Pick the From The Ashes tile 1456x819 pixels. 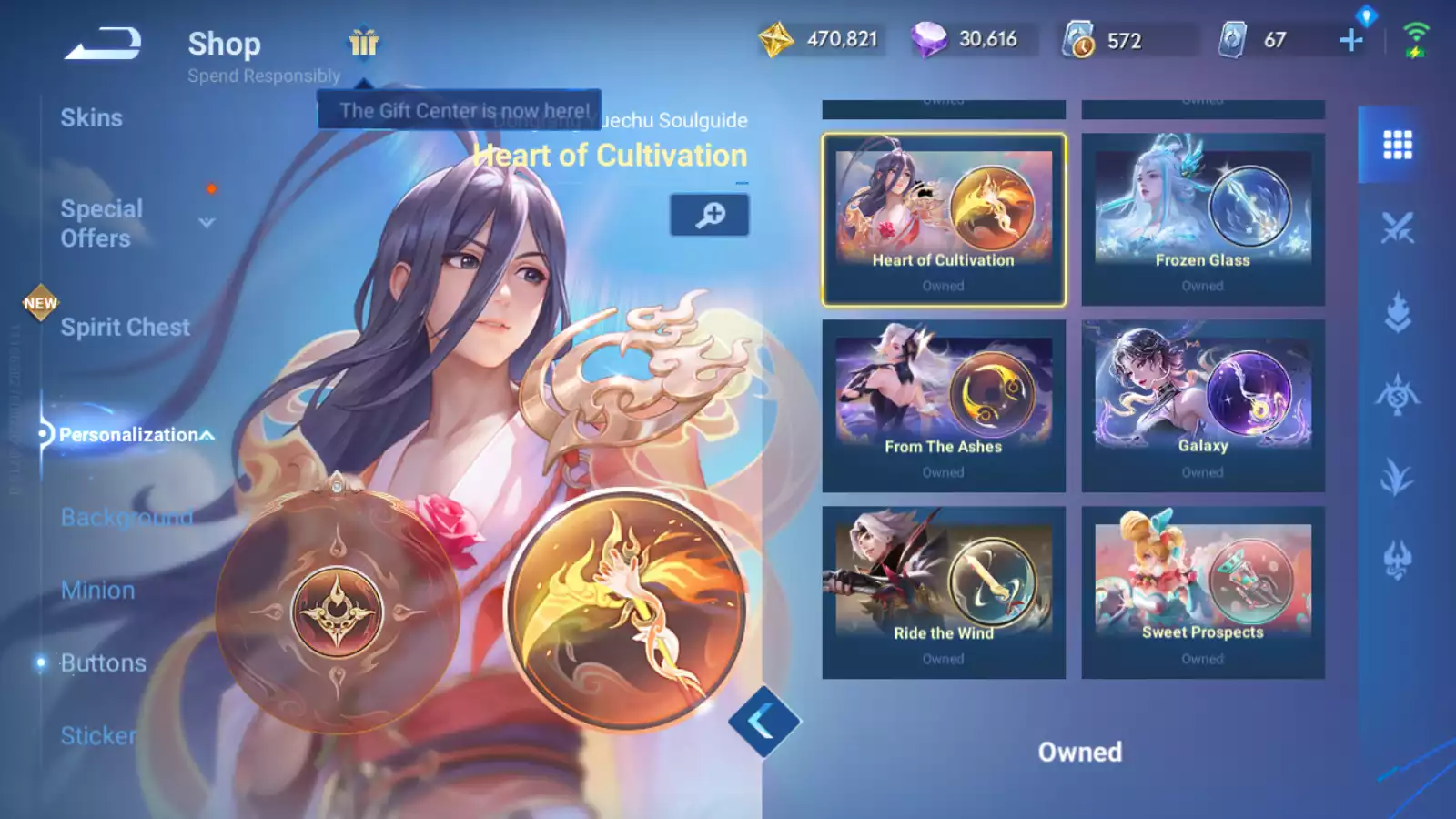944,406
